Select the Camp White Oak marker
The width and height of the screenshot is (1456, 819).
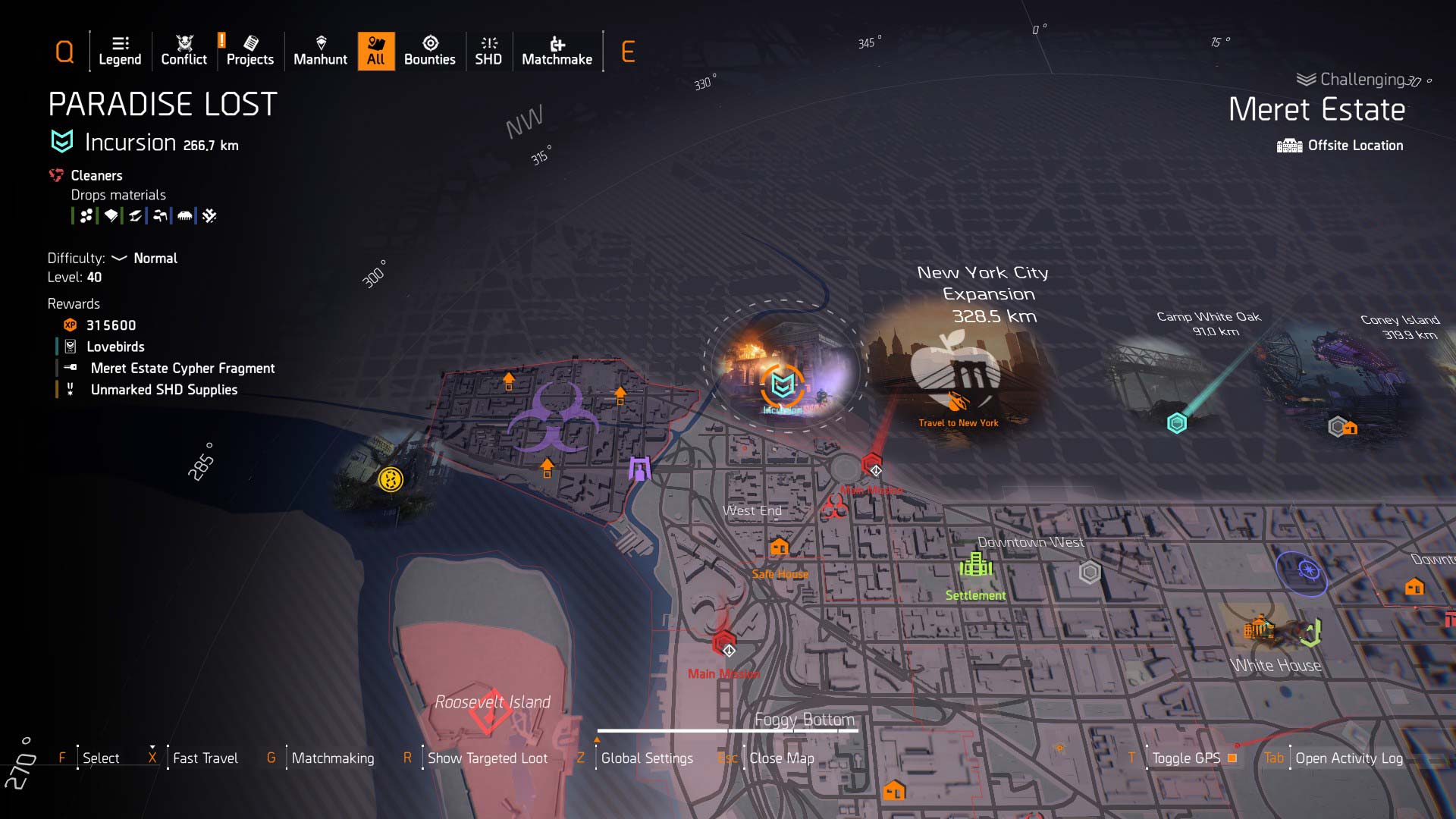[x=1176, y=423]
